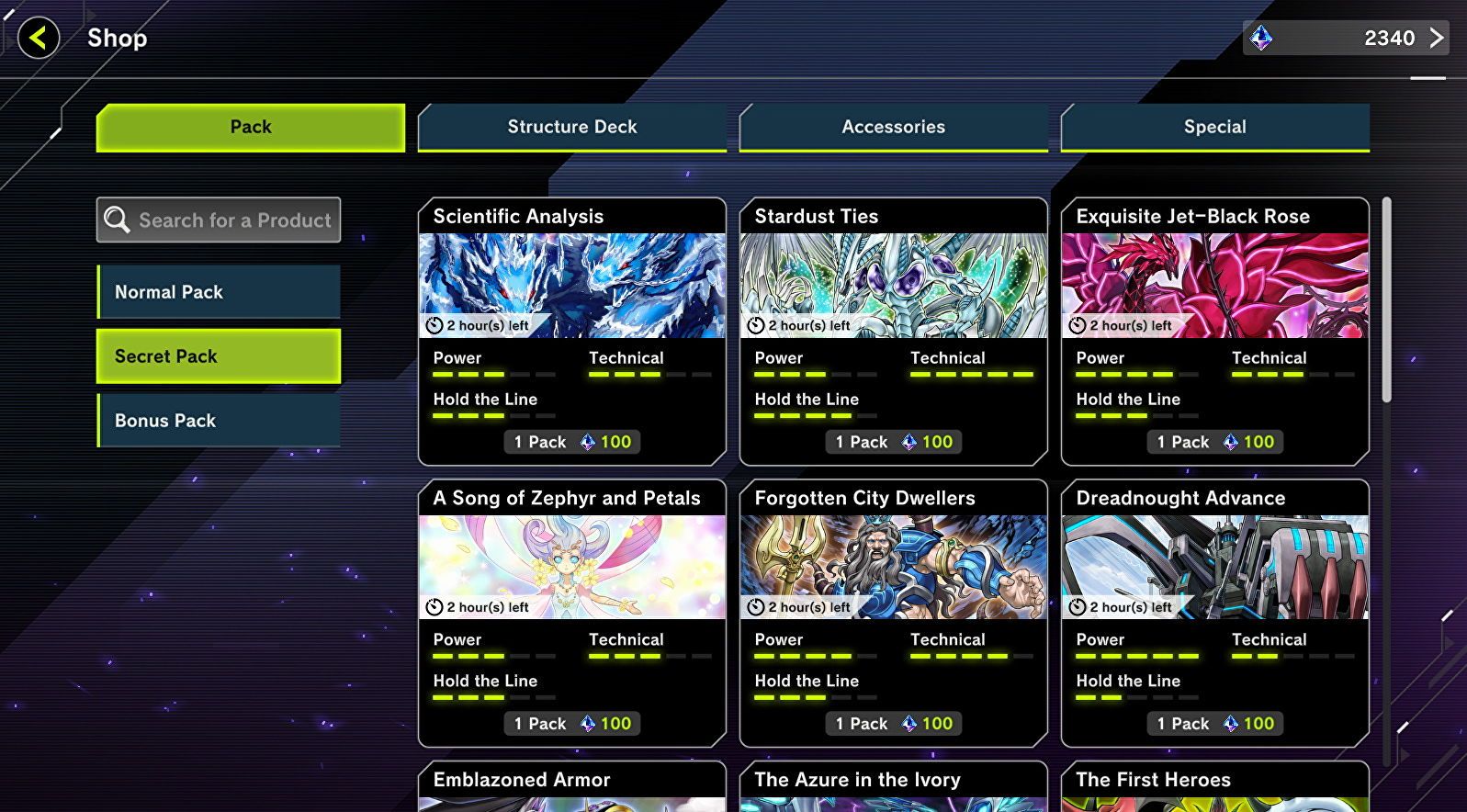Click the gem icon on A Song of Zephyr price
The height and width of the screenshot is (812, 1467).
point(586,724)
